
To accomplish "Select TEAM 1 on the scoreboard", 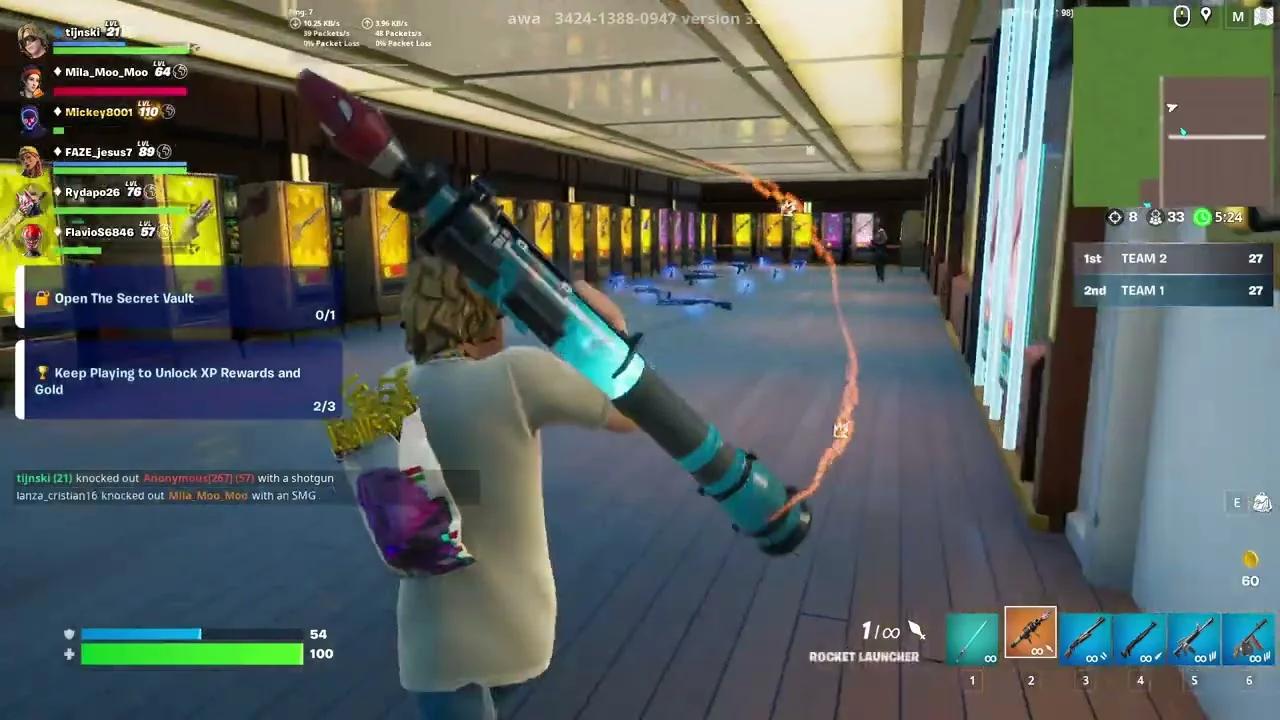I will coord(1170,290).
